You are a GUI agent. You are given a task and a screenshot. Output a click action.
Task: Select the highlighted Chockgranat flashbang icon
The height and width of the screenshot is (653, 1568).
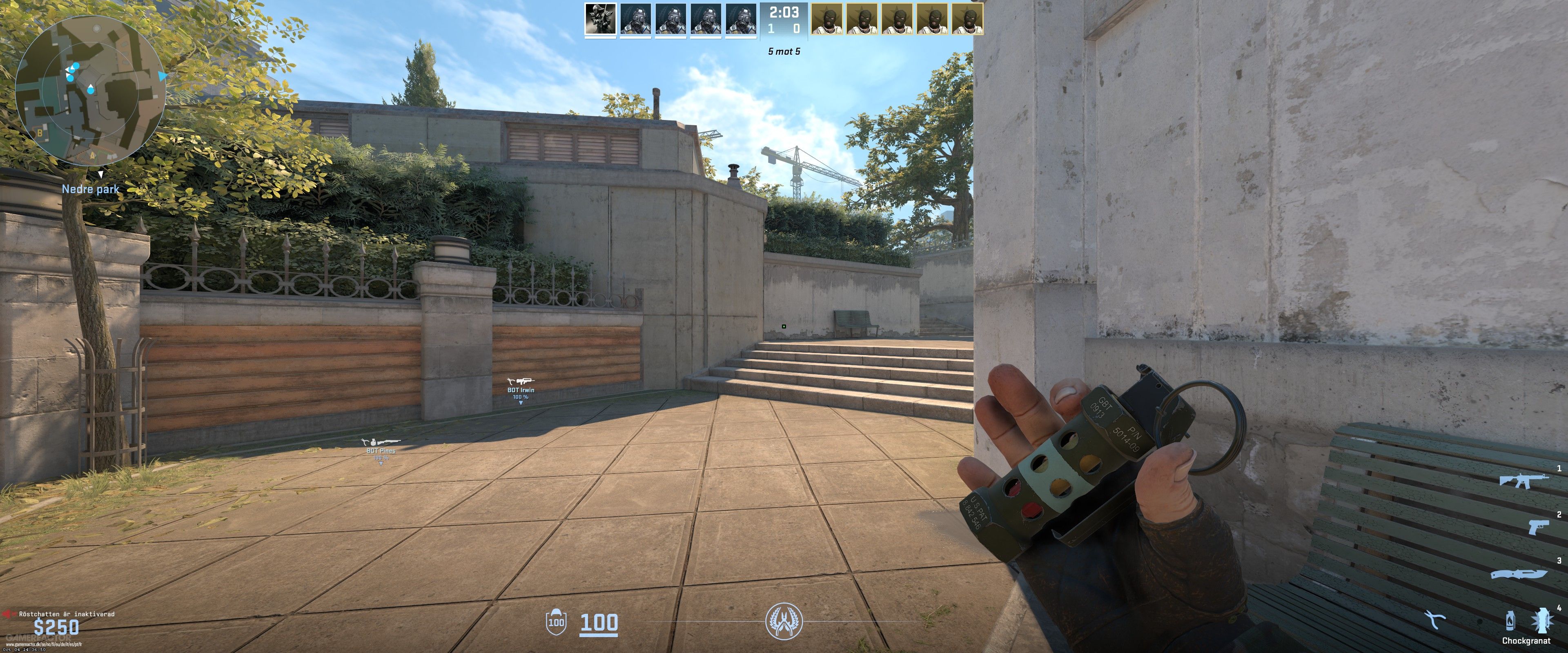pos(1542,620)
